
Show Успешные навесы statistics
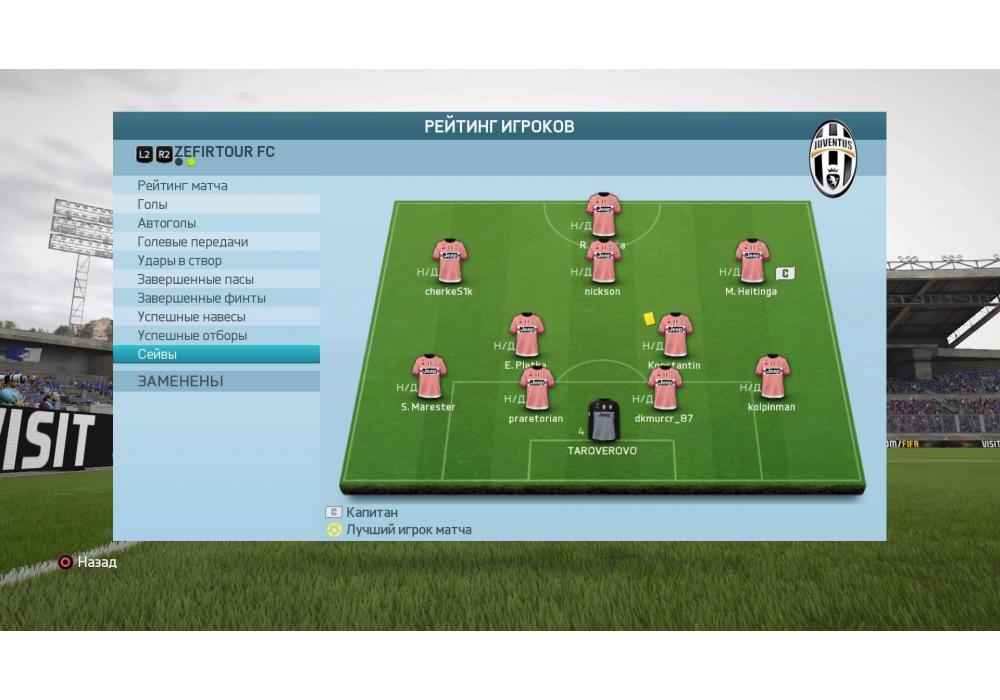click(192, 317)
